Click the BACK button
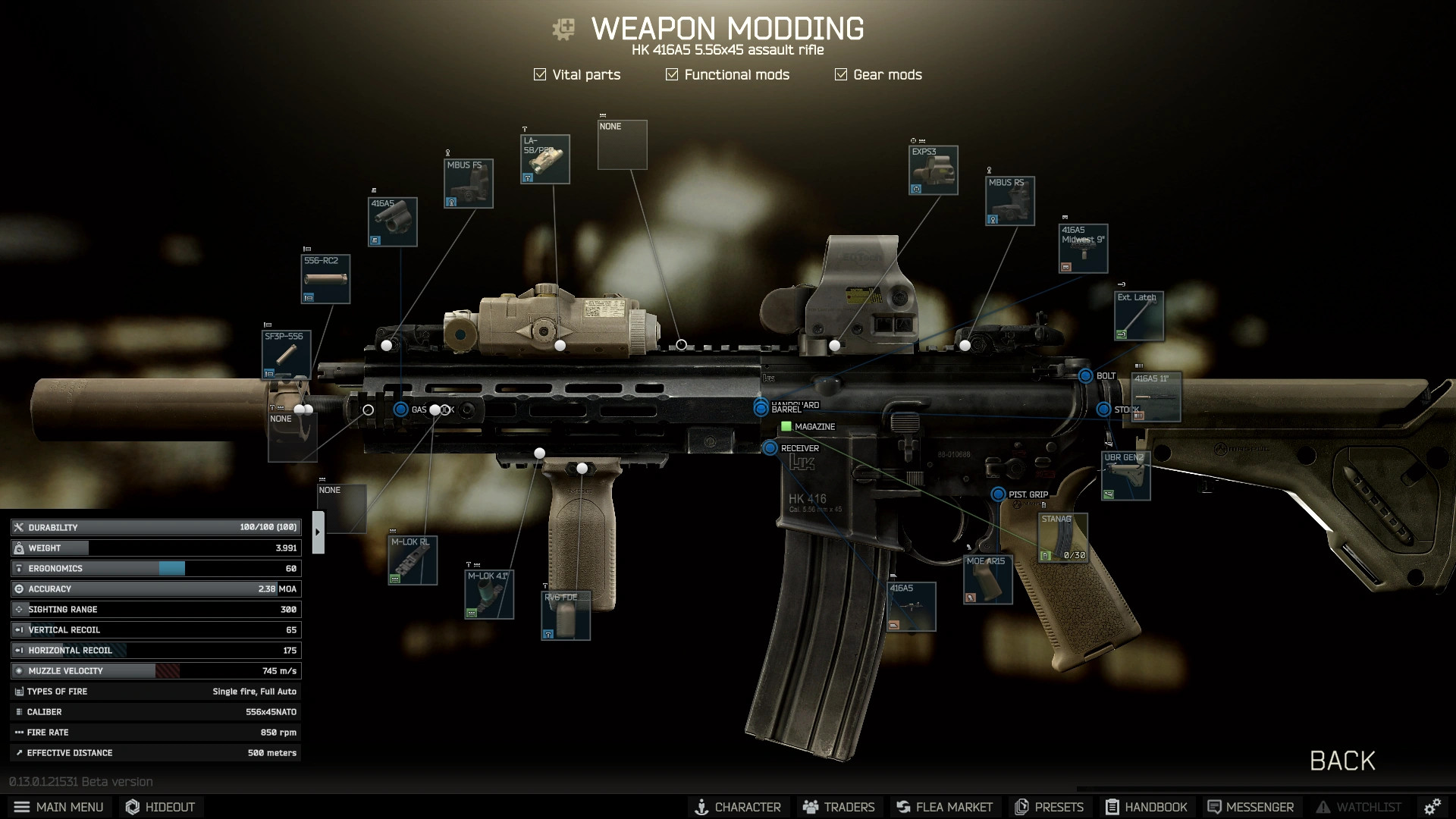Image resolution: width=1456 pixels, height=819 pixels. [x=1342, y=761]
